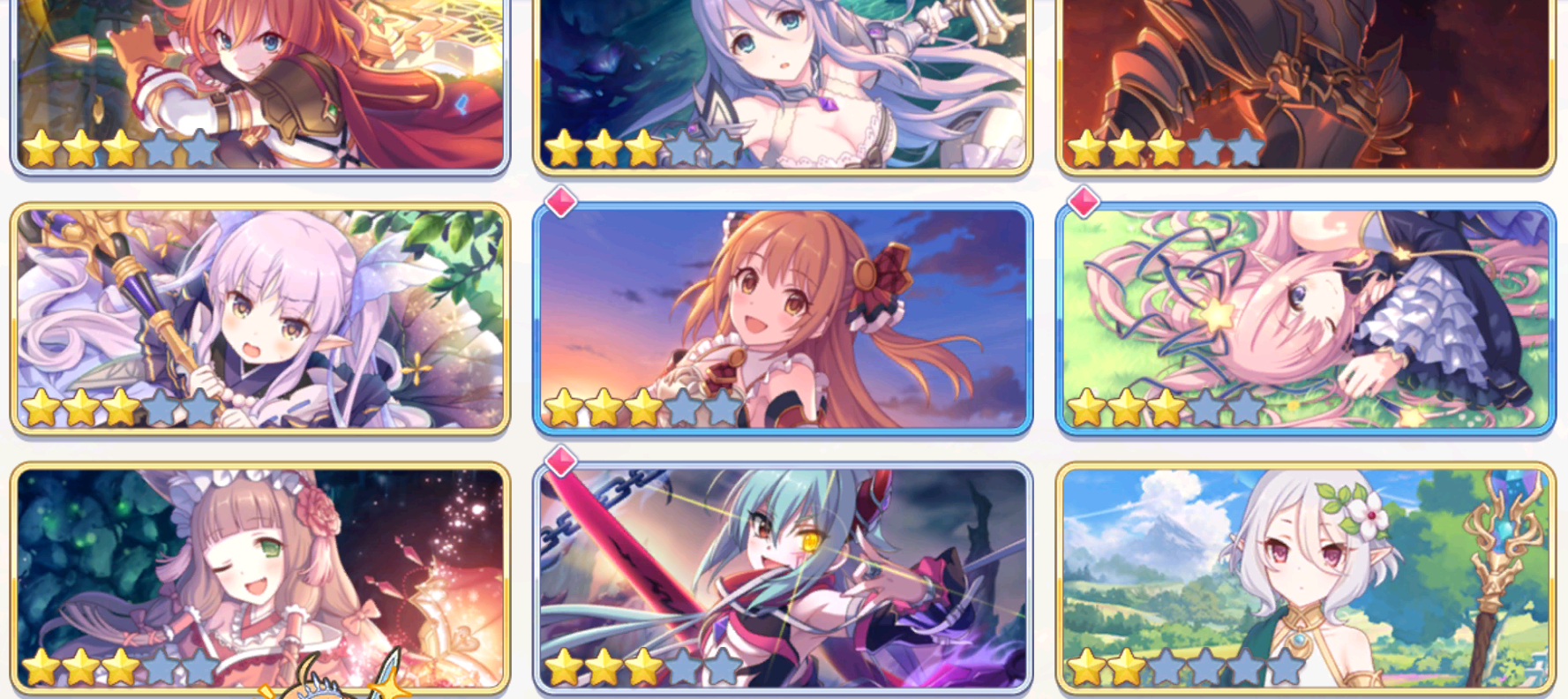Open the card of the girl lying on grass
This screenshot has width=1568, height=699.
click(1306, 318)
